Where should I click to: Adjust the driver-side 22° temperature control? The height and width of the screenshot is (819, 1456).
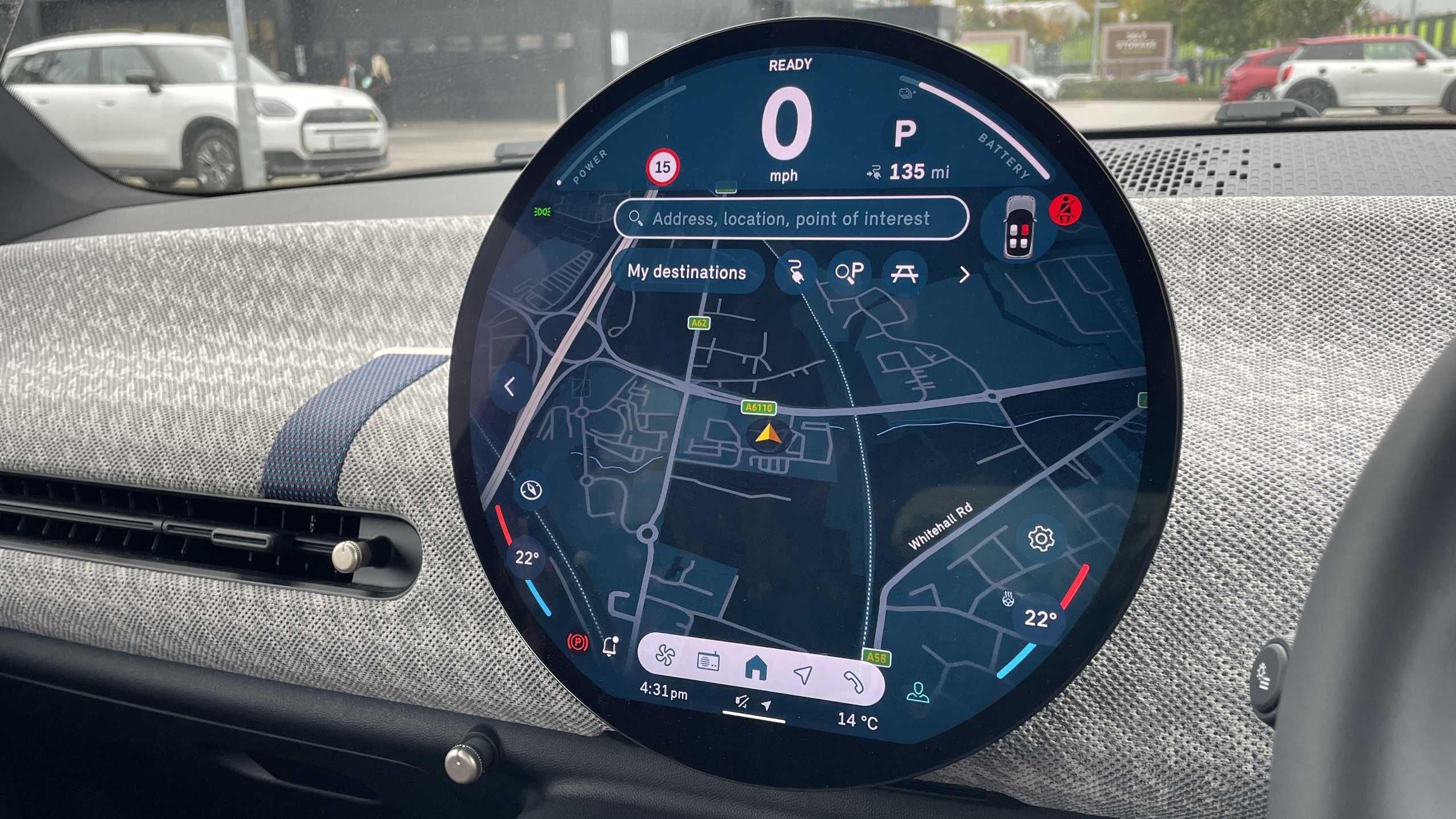point(526,558)
